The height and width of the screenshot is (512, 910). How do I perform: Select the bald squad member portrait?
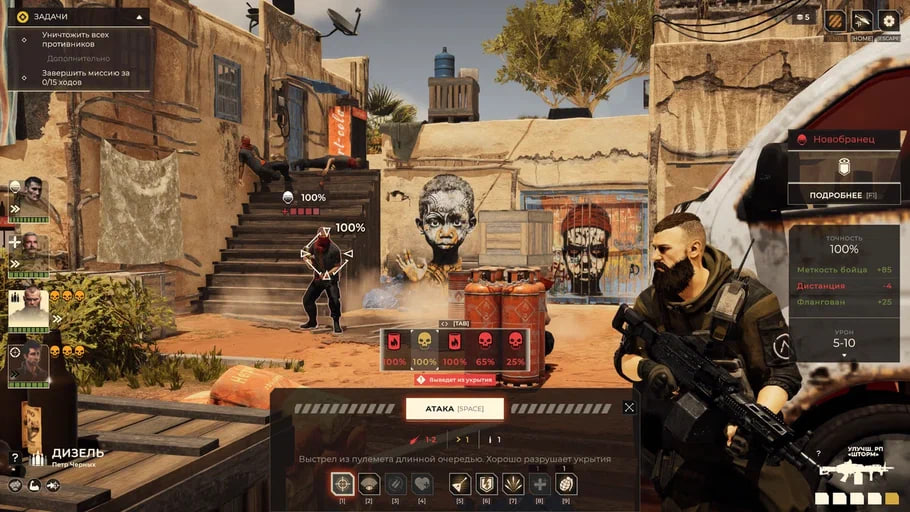point(29,308)
